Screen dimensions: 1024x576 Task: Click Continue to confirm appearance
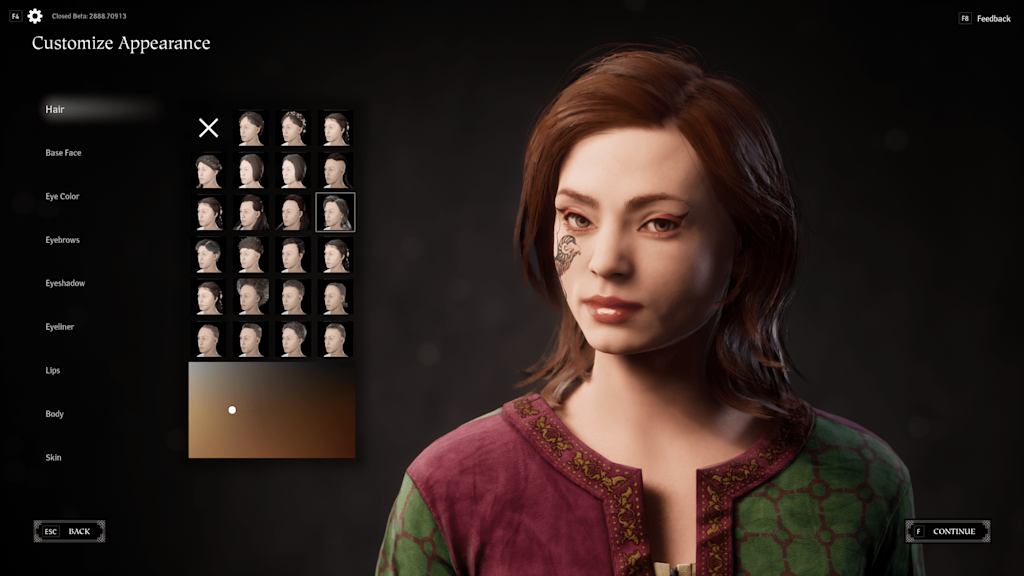tap(947, 531)
